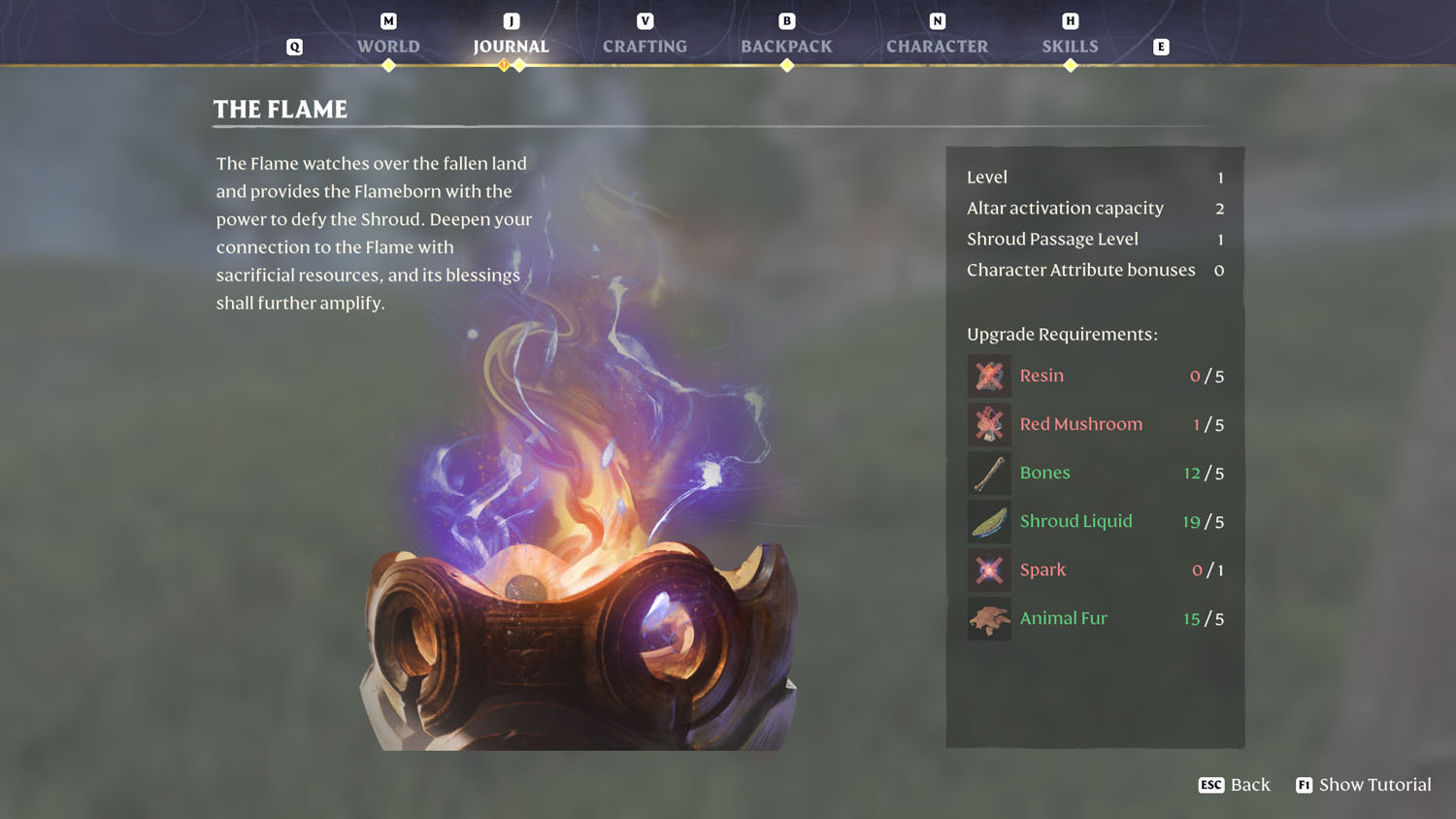1456x819 pixels.
Task: Open the Skills tab
Action: click(x=1070, y=46)
